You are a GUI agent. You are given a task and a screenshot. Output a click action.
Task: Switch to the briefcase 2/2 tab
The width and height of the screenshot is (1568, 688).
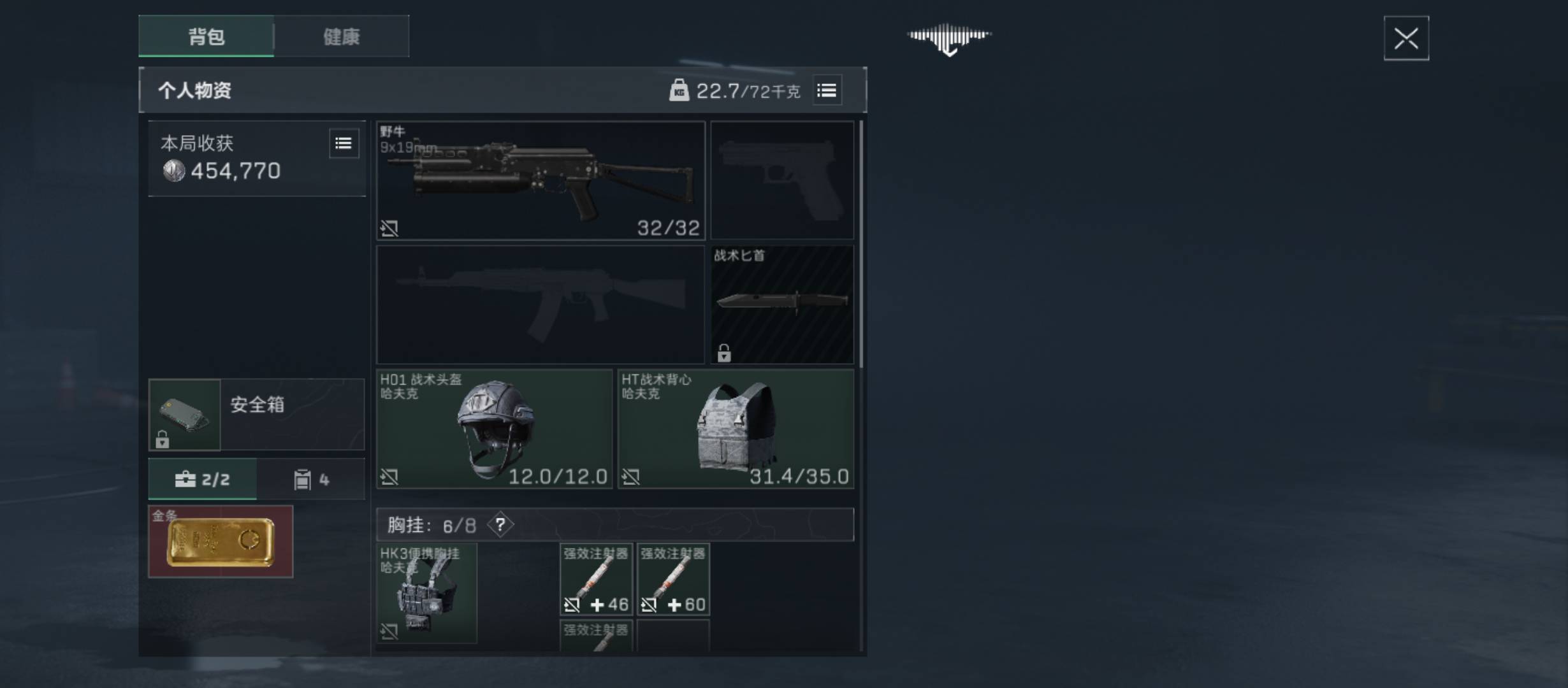[x=203, y=479]
